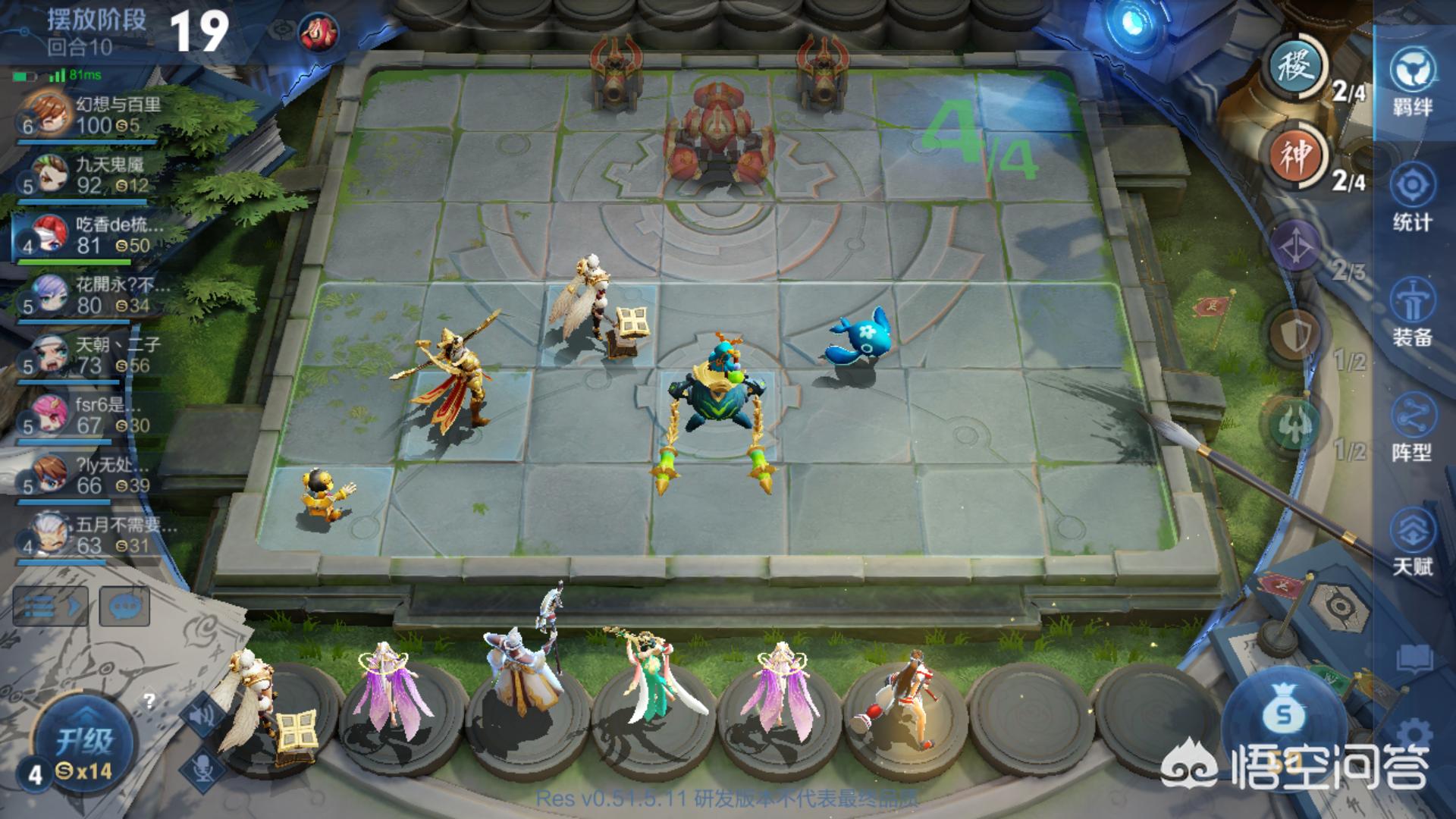Toggle the speaker sound icon
Viewport: 1456px width, 819px height.
pos(202,714)
